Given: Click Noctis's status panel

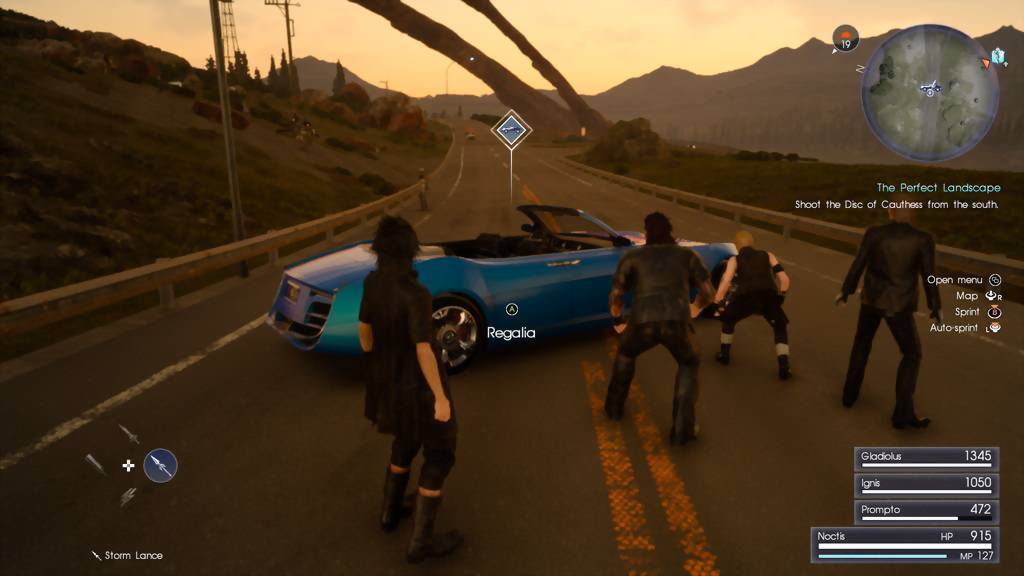Looking at the screenshot, I should [x=905, y=544].
